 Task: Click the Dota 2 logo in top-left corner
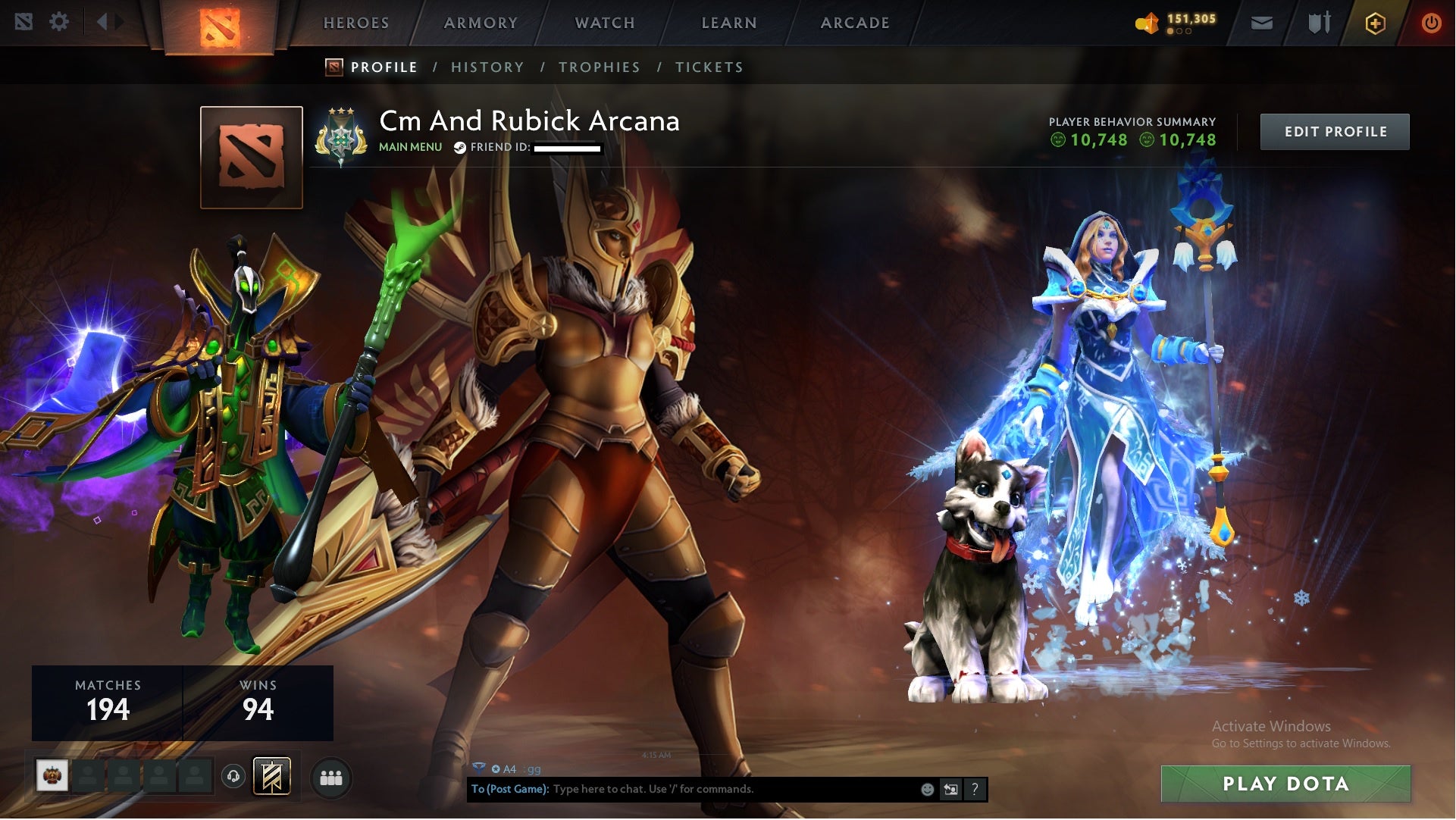pyautogui.click(x=24, y=22)
